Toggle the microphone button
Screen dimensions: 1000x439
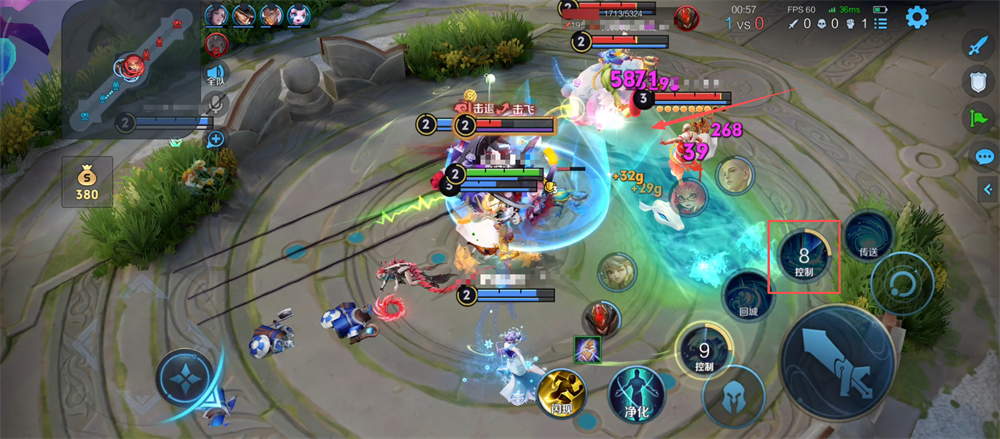coord(216,104)
